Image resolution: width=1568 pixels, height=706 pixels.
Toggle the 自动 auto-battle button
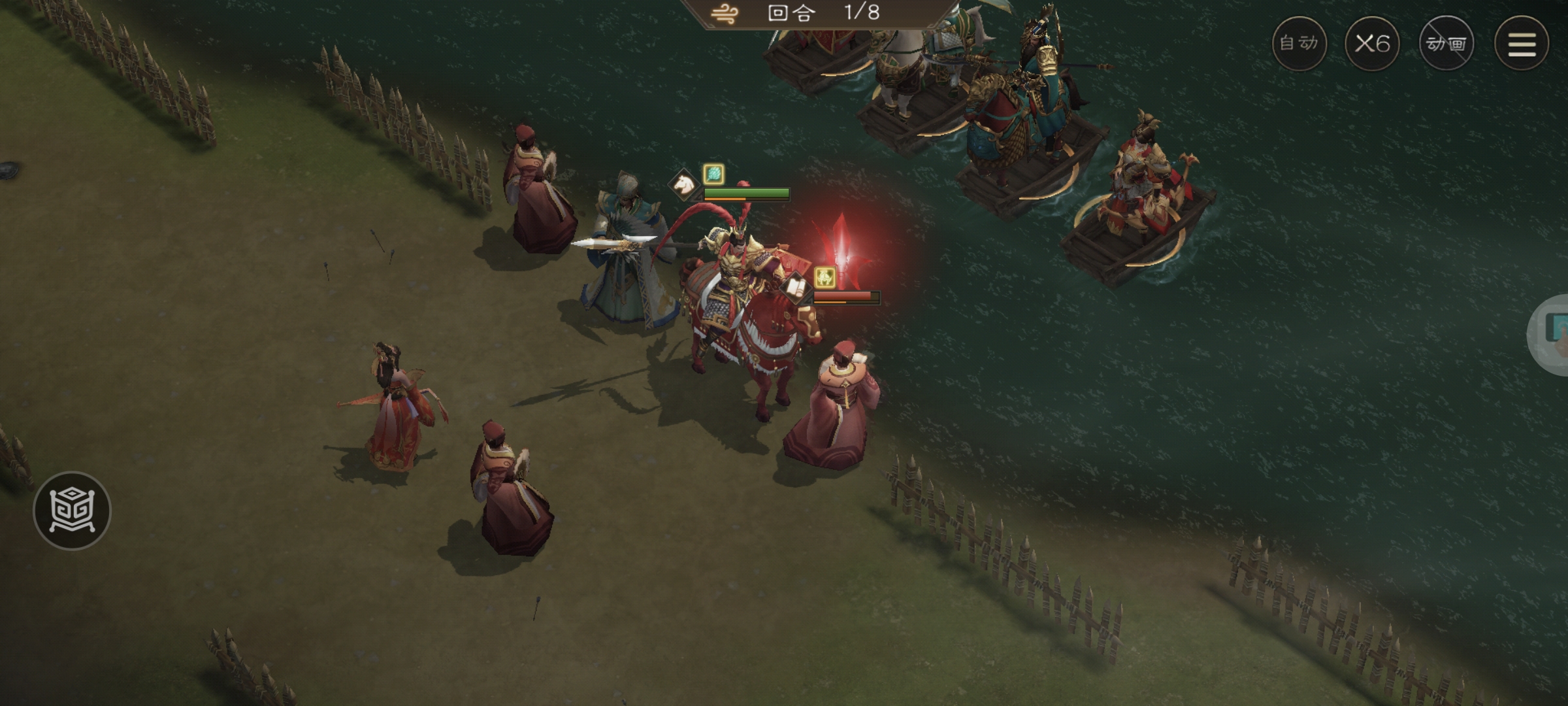click(x=1299, y=44)
